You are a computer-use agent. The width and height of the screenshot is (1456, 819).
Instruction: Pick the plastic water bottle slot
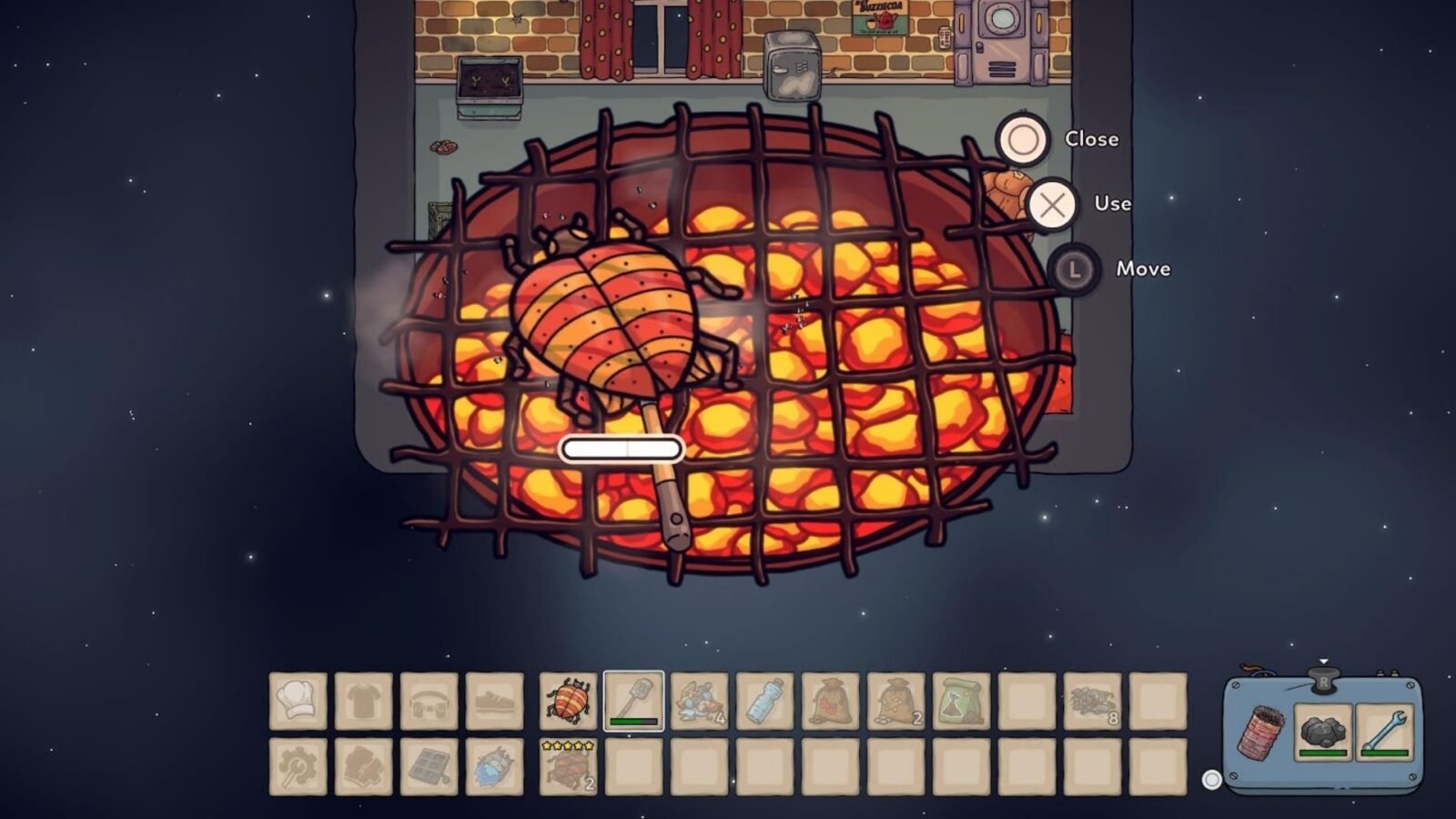(765, 702)
